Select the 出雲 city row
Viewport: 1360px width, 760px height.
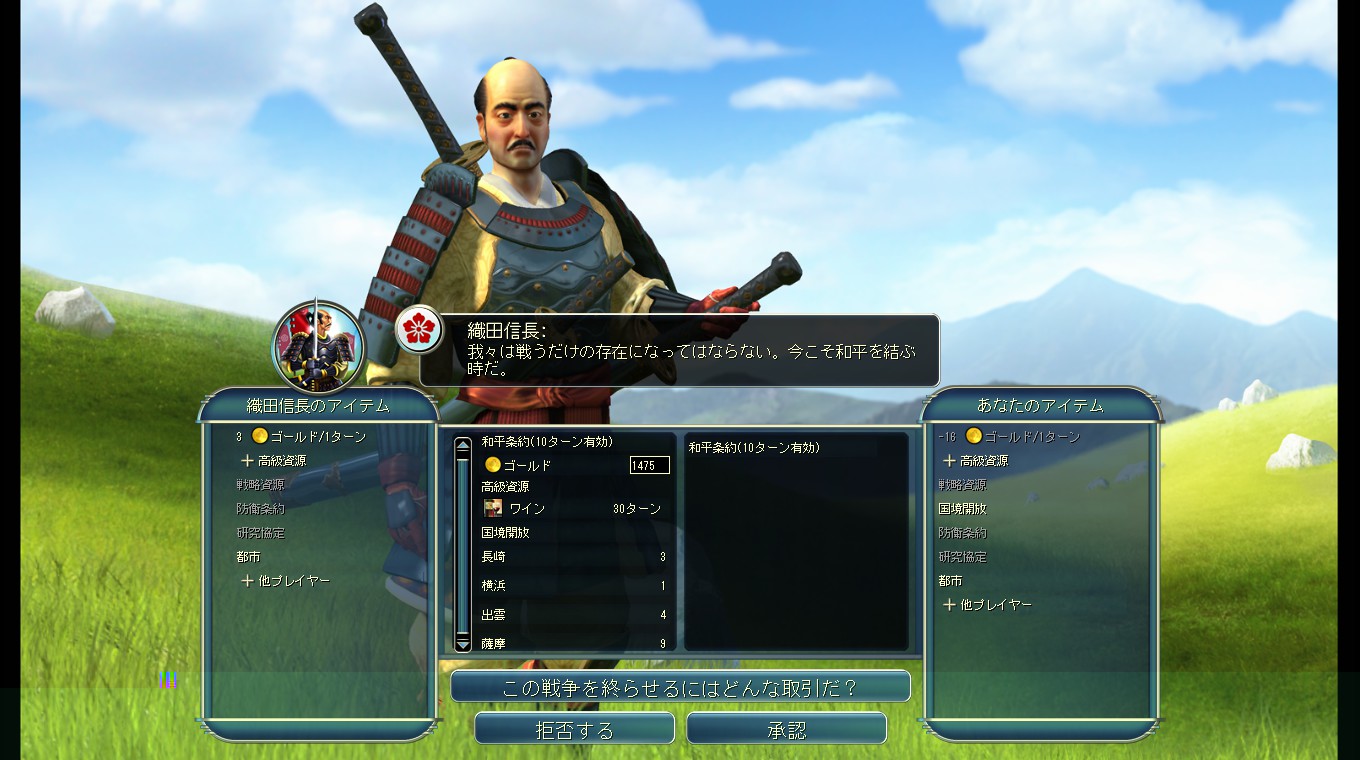tap(572, 615)
